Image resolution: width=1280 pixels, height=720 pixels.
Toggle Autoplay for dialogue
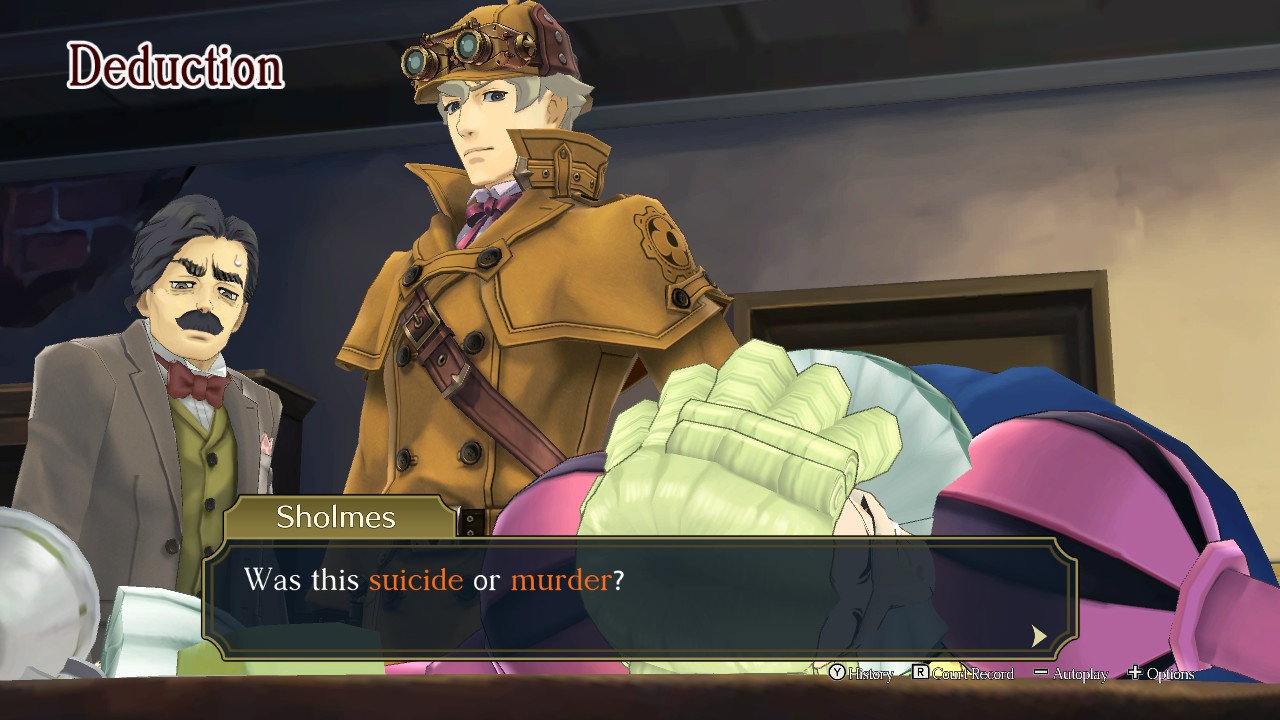tap(1071, 674)
